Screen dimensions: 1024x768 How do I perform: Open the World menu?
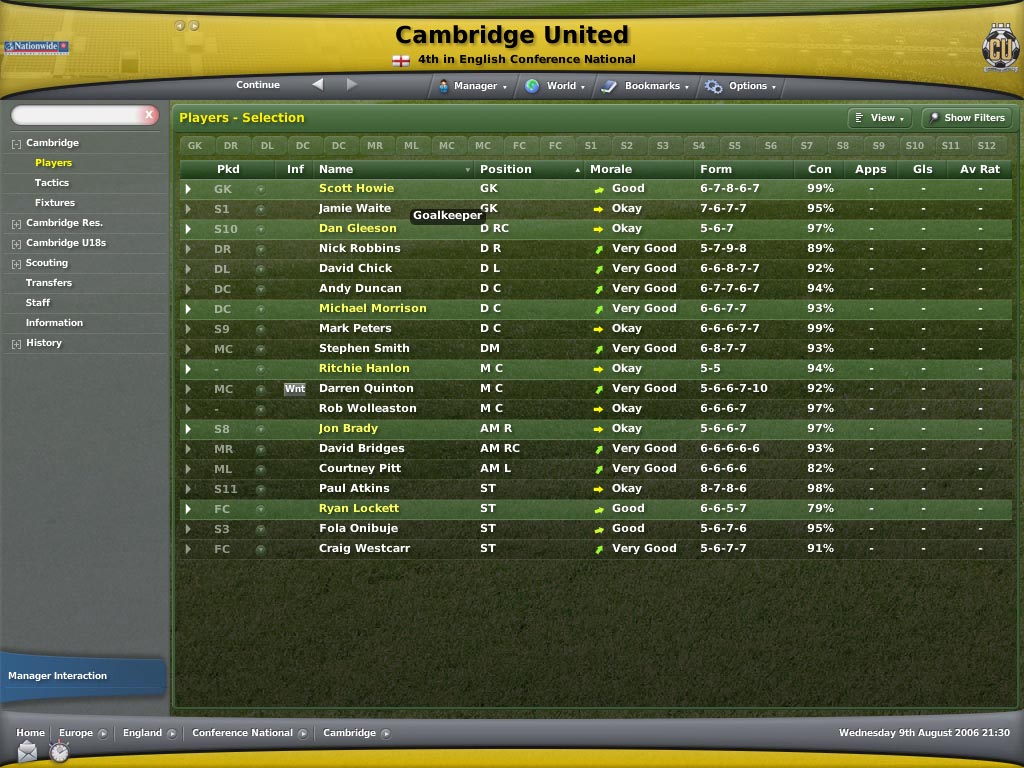[556, 86]
